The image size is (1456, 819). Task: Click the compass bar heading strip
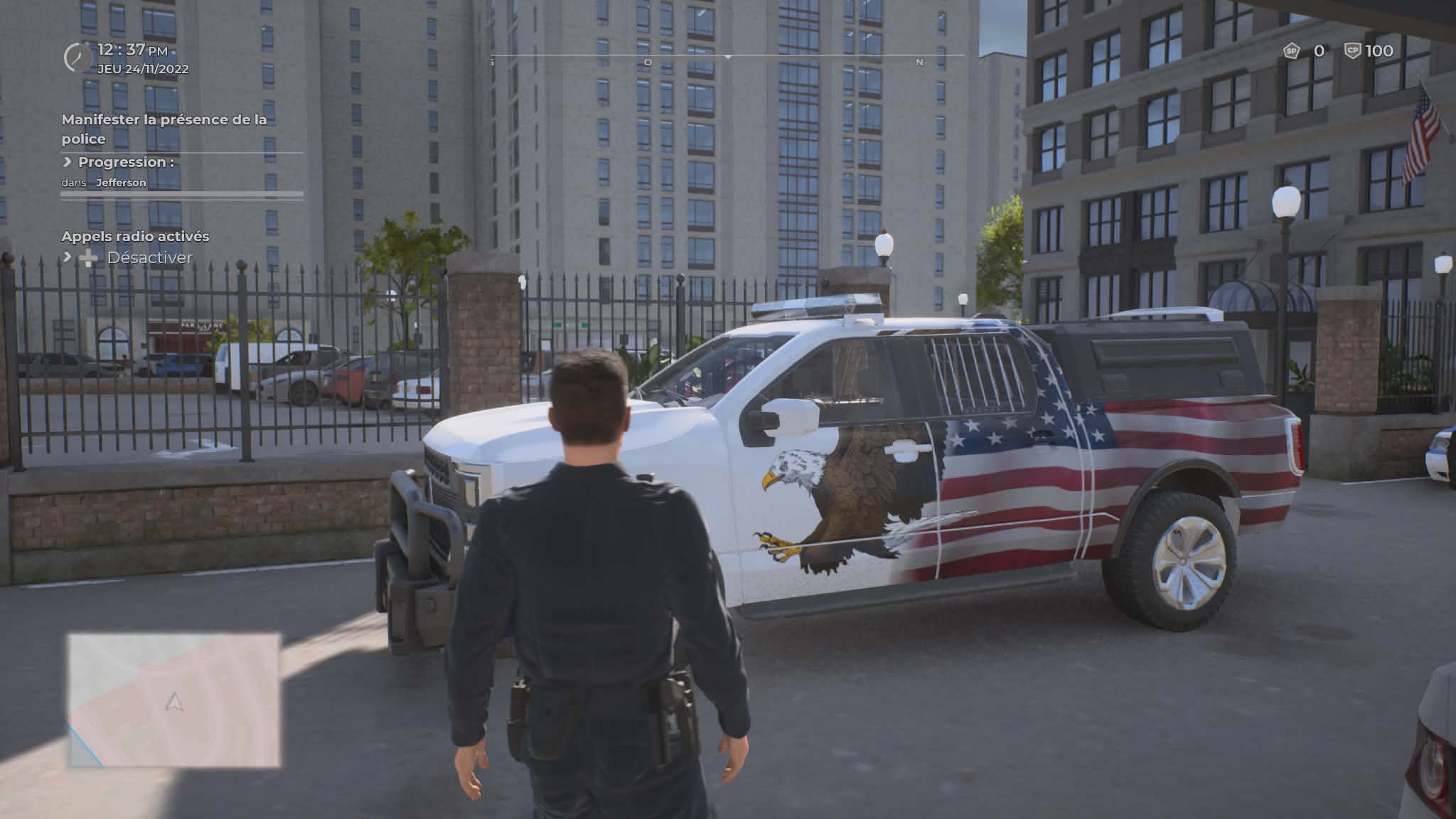pyautogui.click(x=727, y=56)
